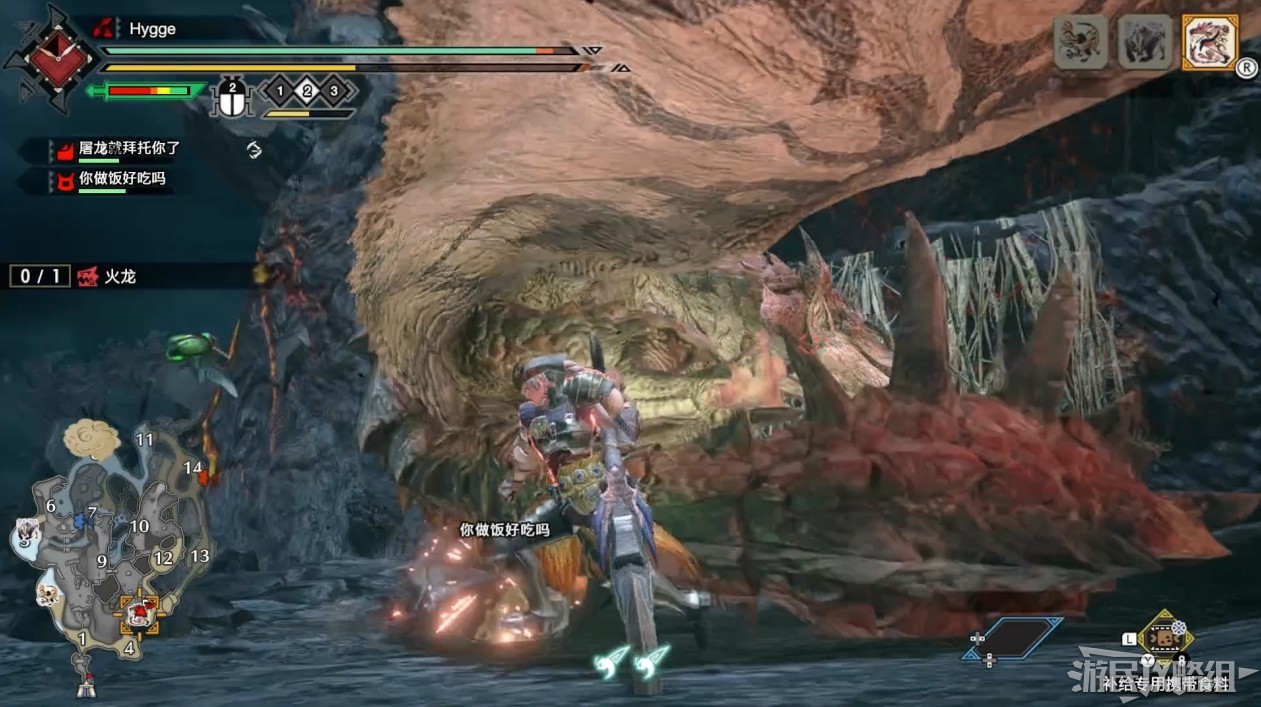Click the targeted monster marker on minimap
The width and height of the screenshot is (1261, 707).
(139, 613)
